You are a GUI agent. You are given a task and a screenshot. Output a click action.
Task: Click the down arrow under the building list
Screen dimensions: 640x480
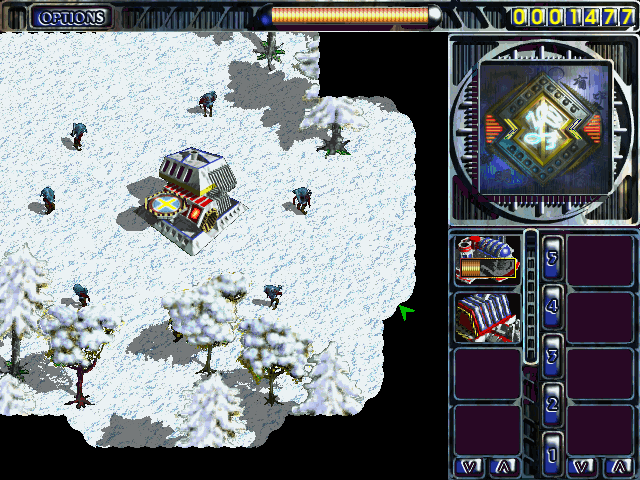pyautogui.click(x=470, y=466)
